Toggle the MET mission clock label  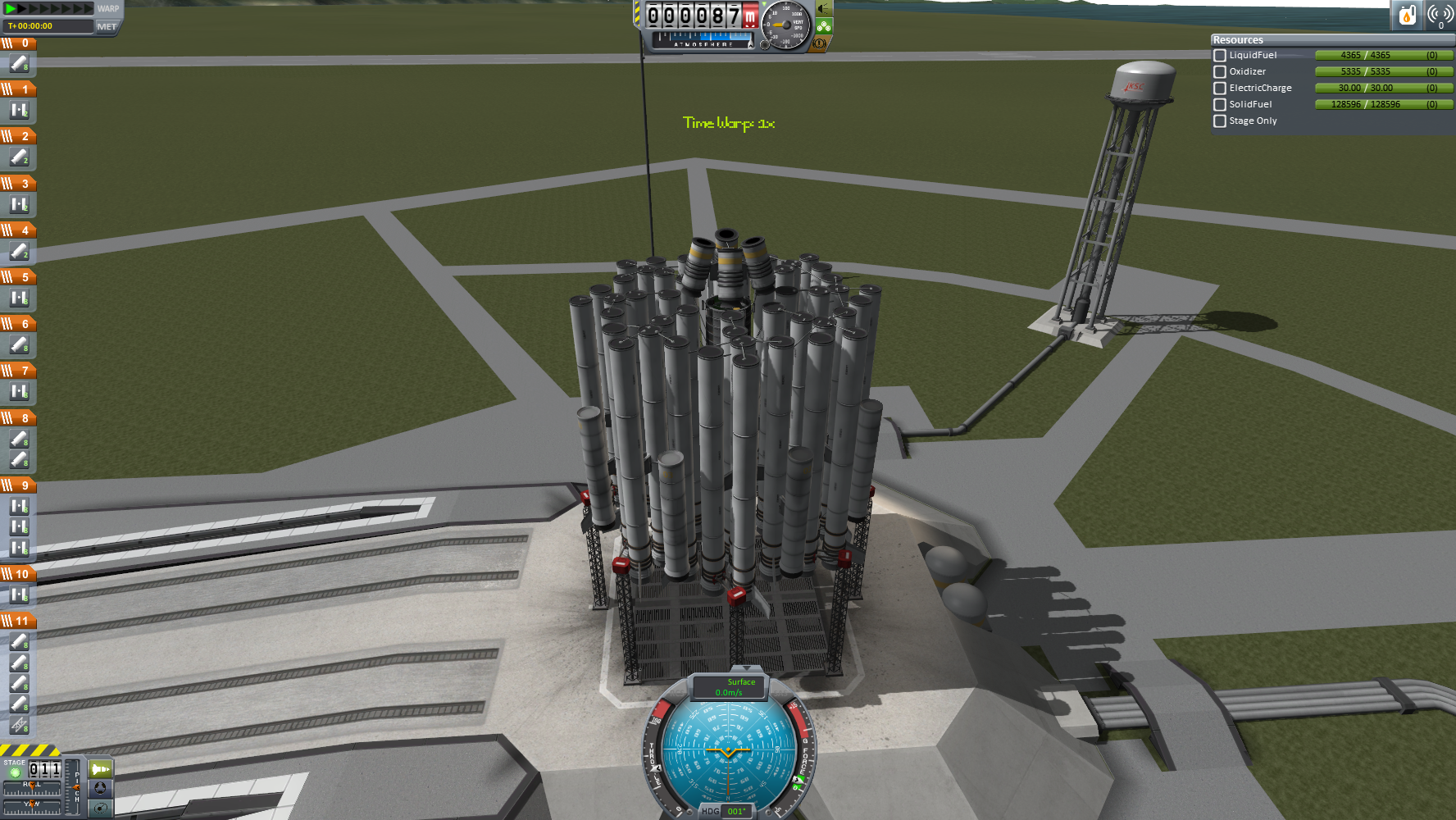[107, 26]
